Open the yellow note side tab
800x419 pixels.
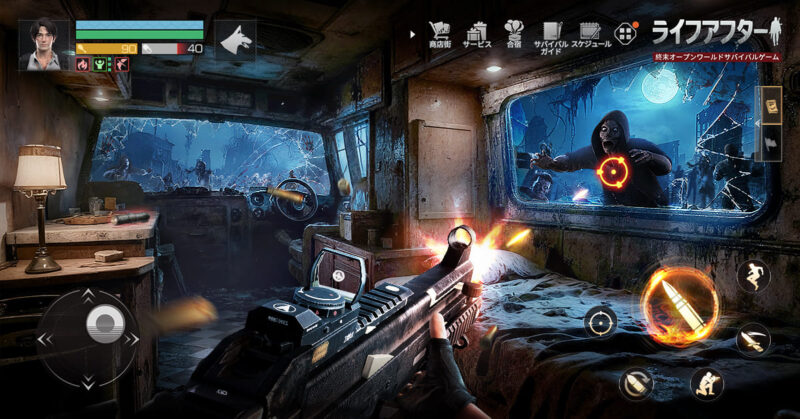pos(770,104)
